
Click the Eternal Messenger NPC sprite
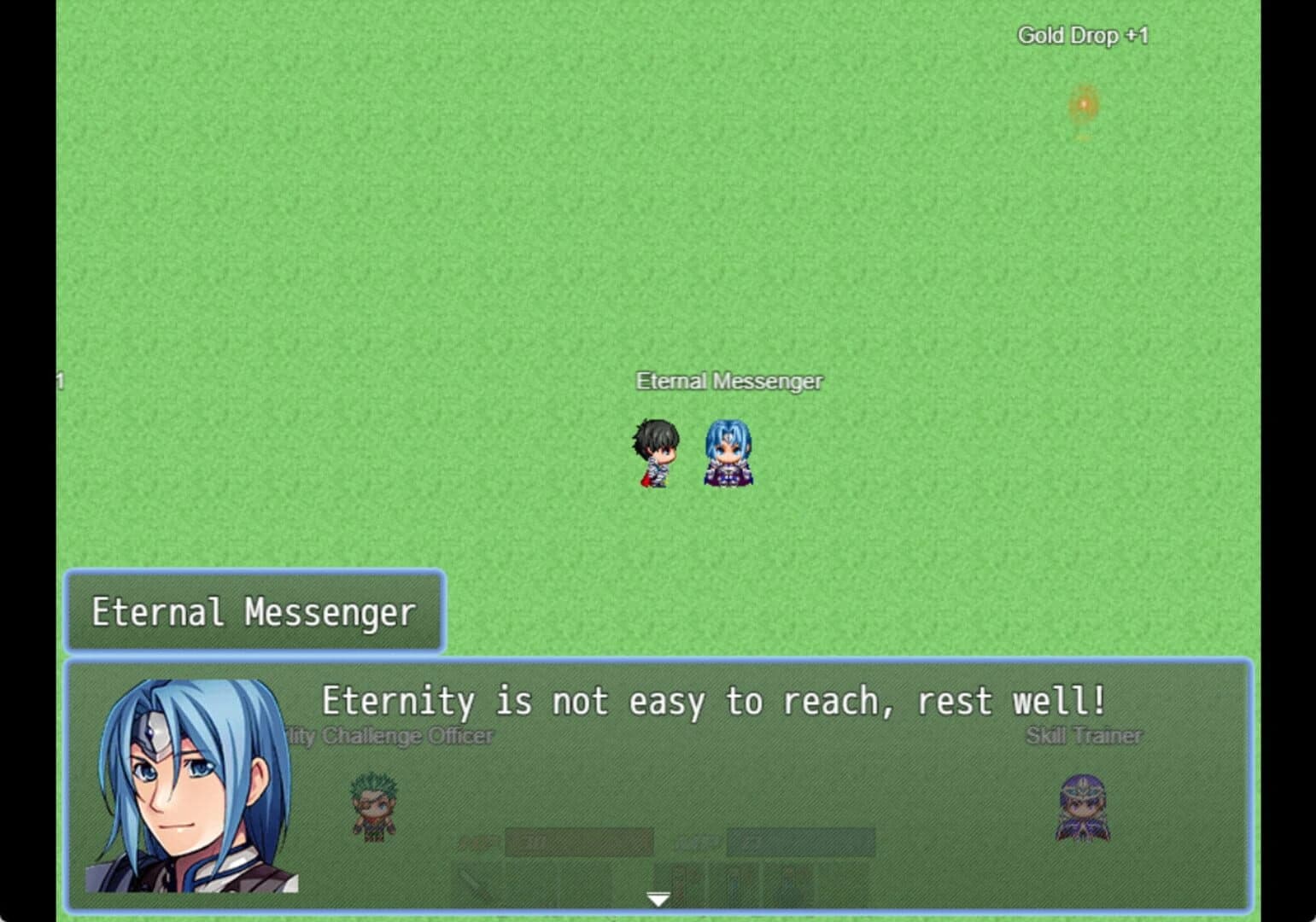(728, 452)
